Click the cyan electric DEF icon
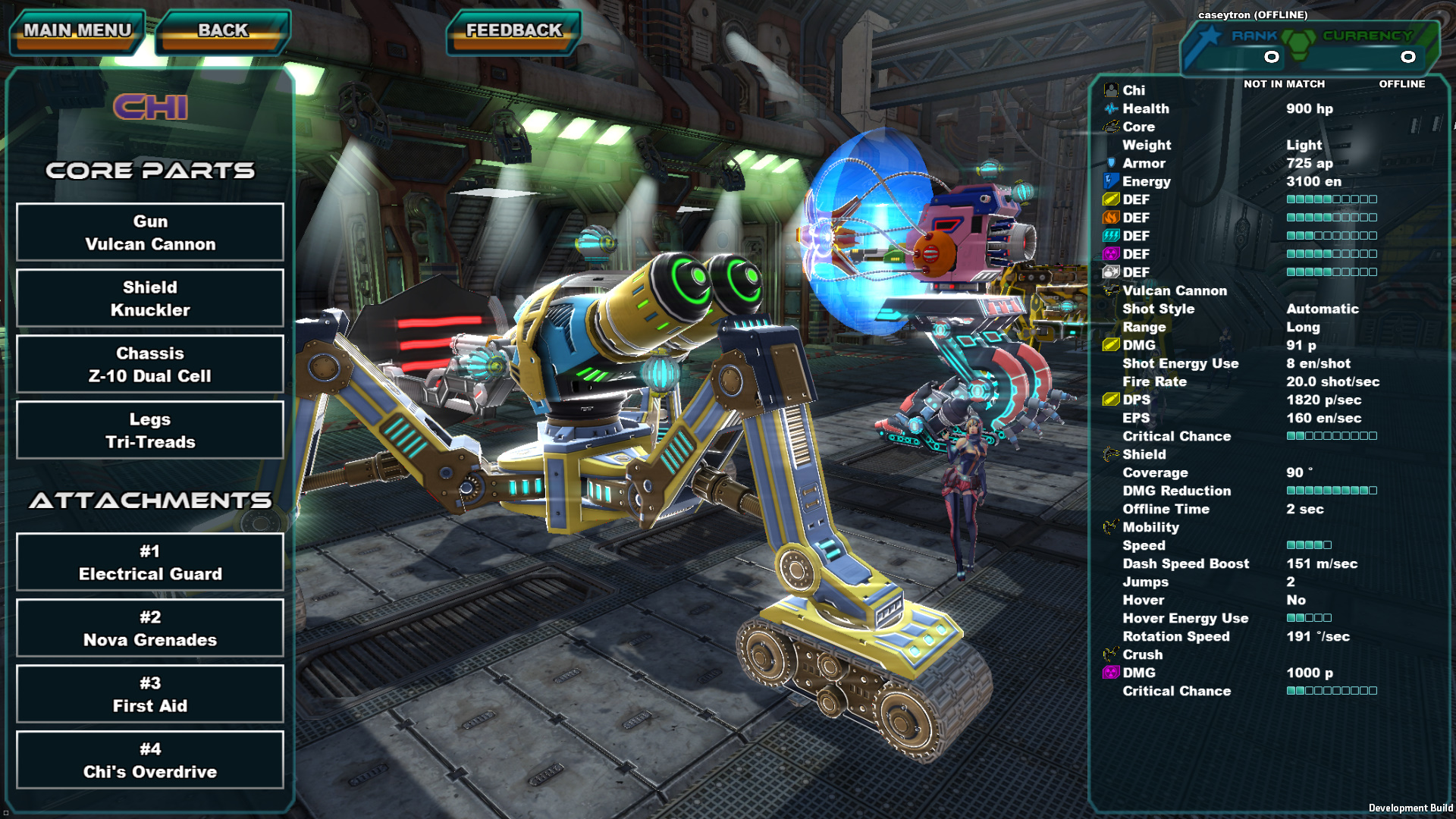This screenshot has width=1456, height=819. coord(1111,235)
